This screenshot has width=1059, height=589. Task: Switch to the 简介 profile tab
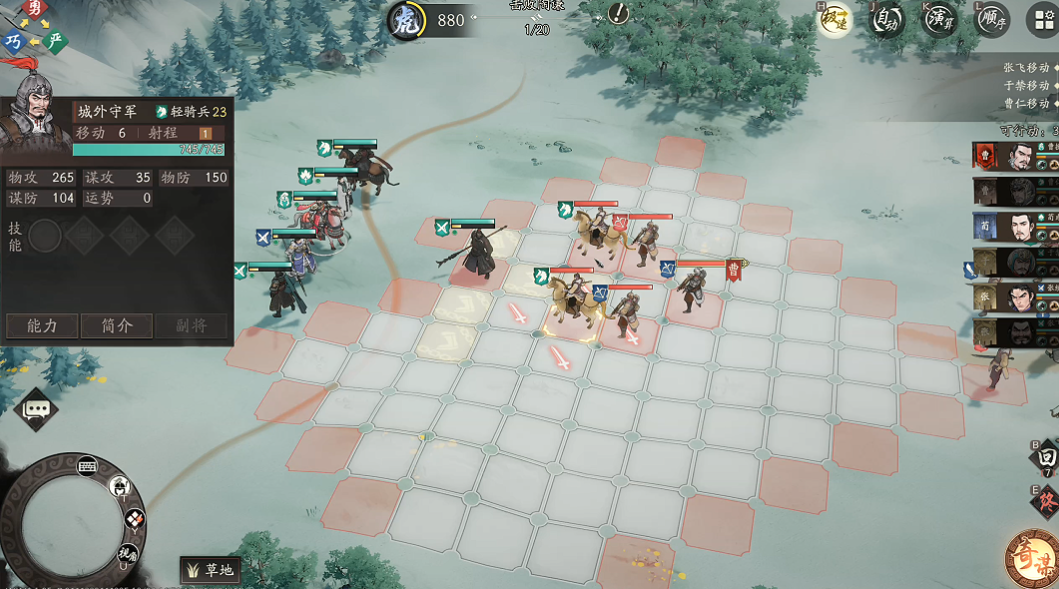116,326
